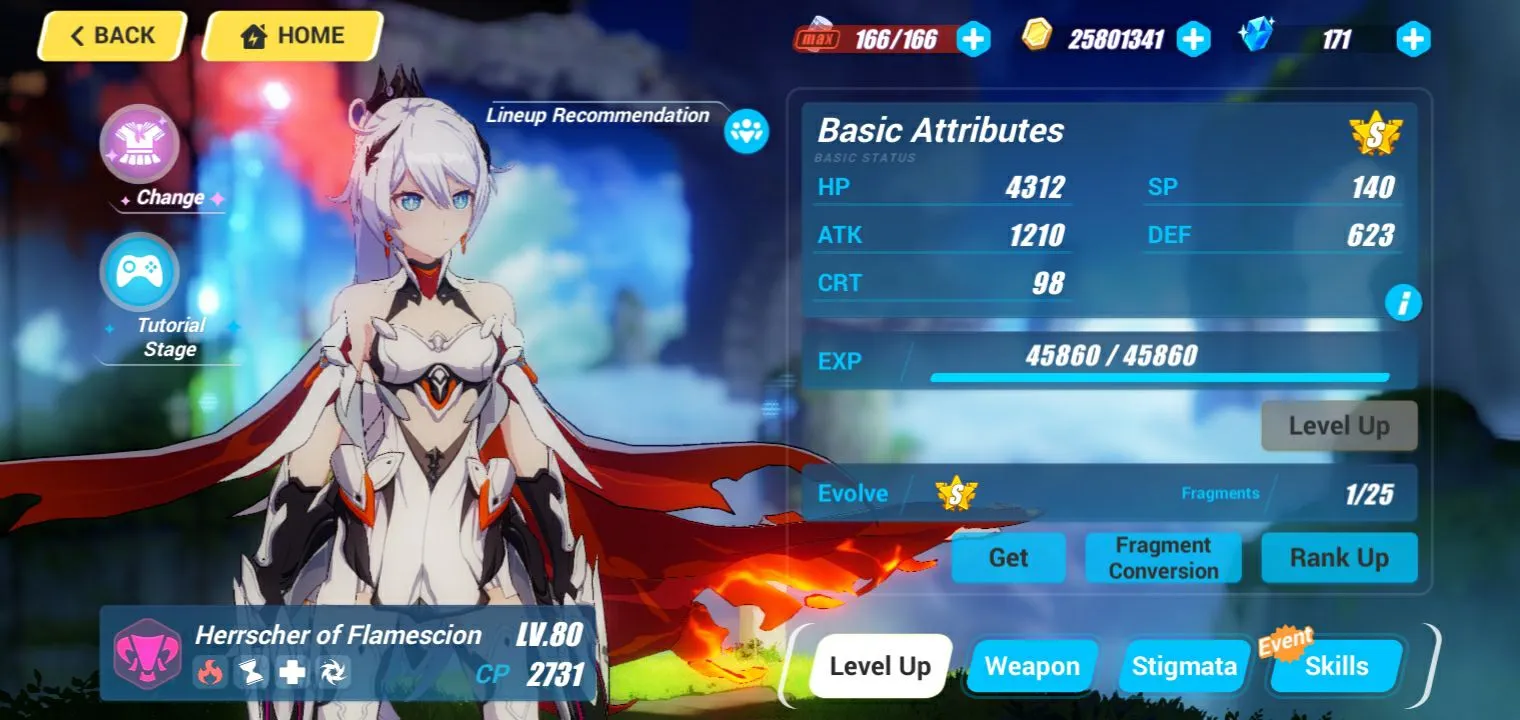
Task: Switch to the Stigmata tab
Action: (1184, 666)
